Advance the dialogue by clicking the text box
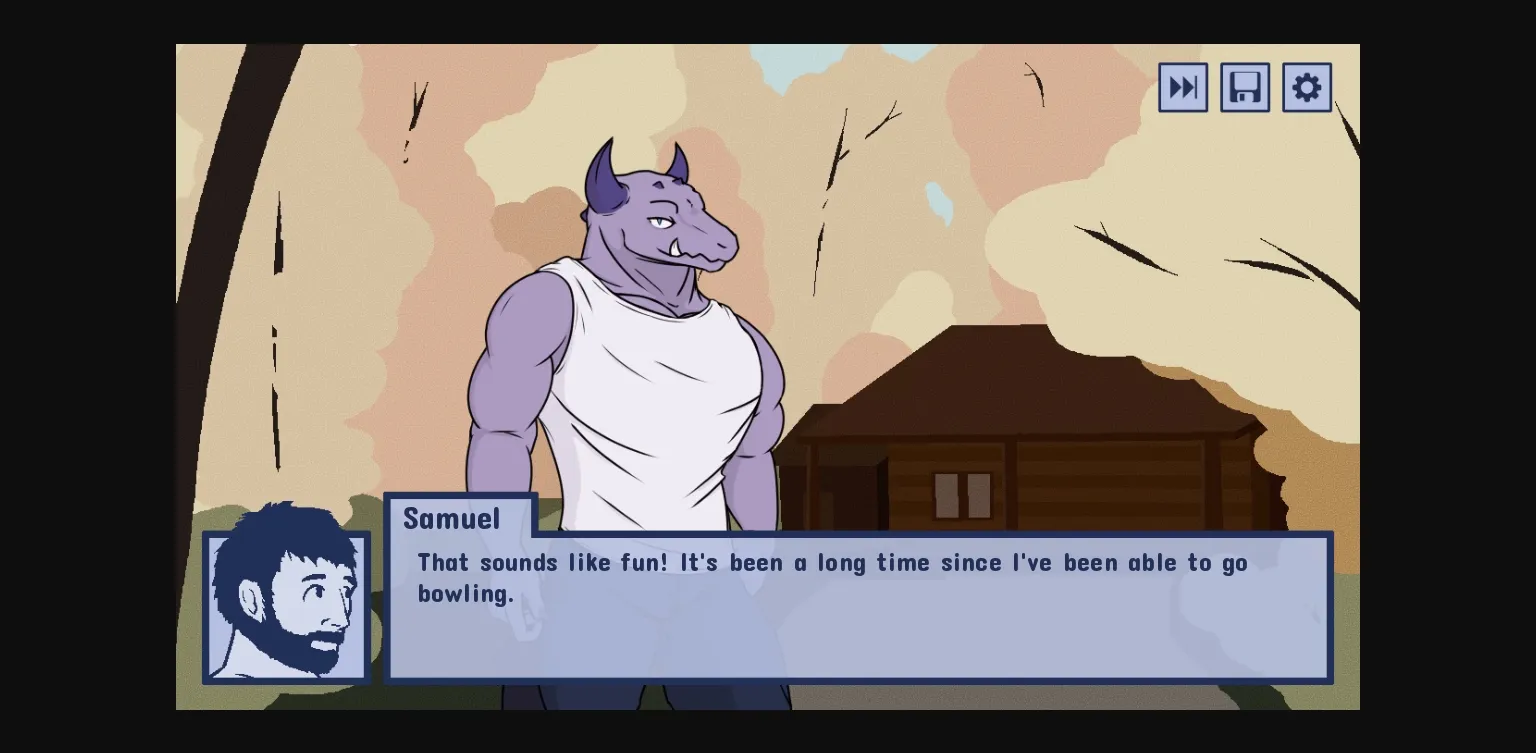This screenshot has width=1536, height=753. pyautogui.click(x=860, y=610)
